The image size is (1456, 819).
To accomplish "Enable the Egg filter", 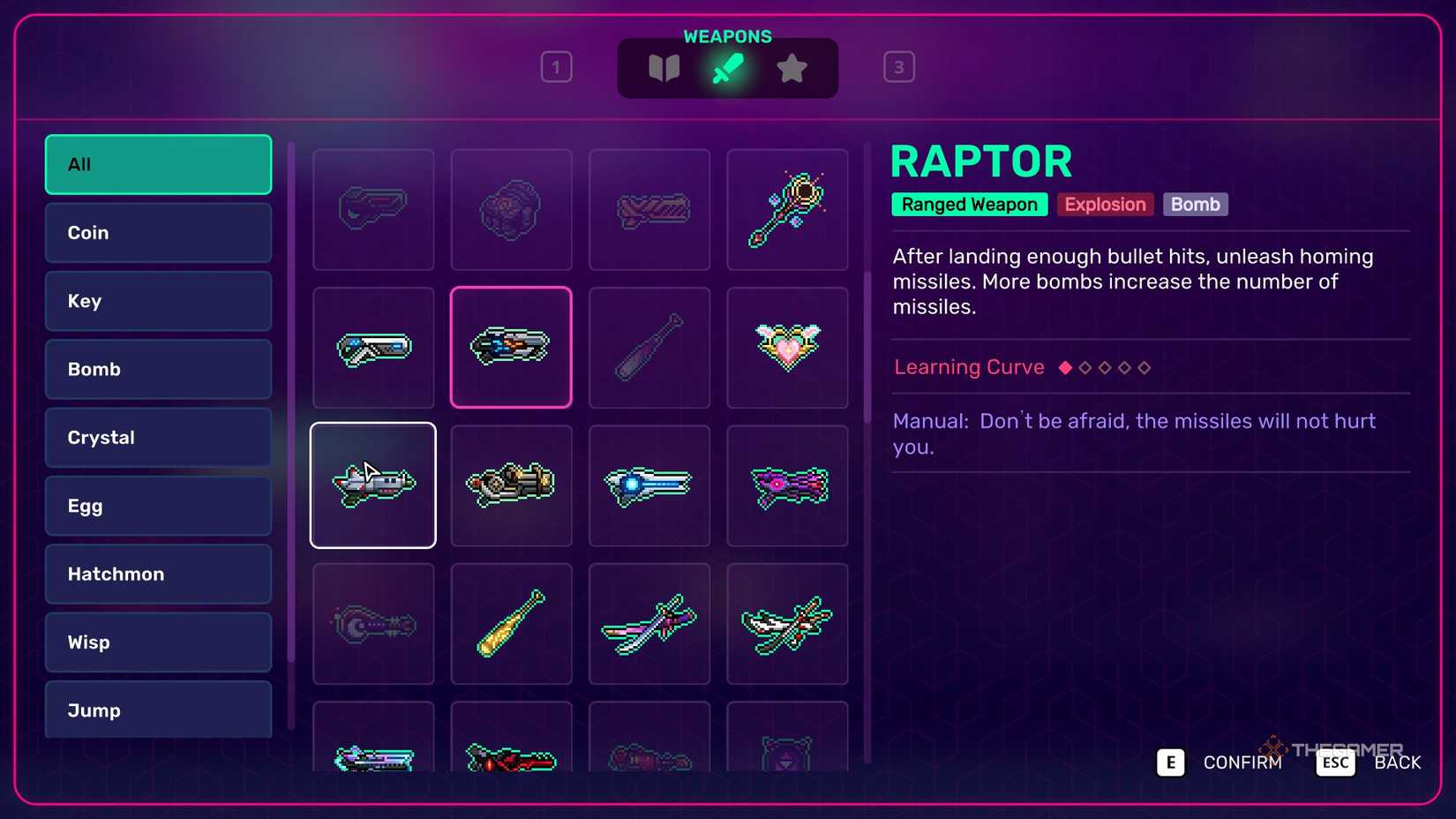I will point(157,506).
